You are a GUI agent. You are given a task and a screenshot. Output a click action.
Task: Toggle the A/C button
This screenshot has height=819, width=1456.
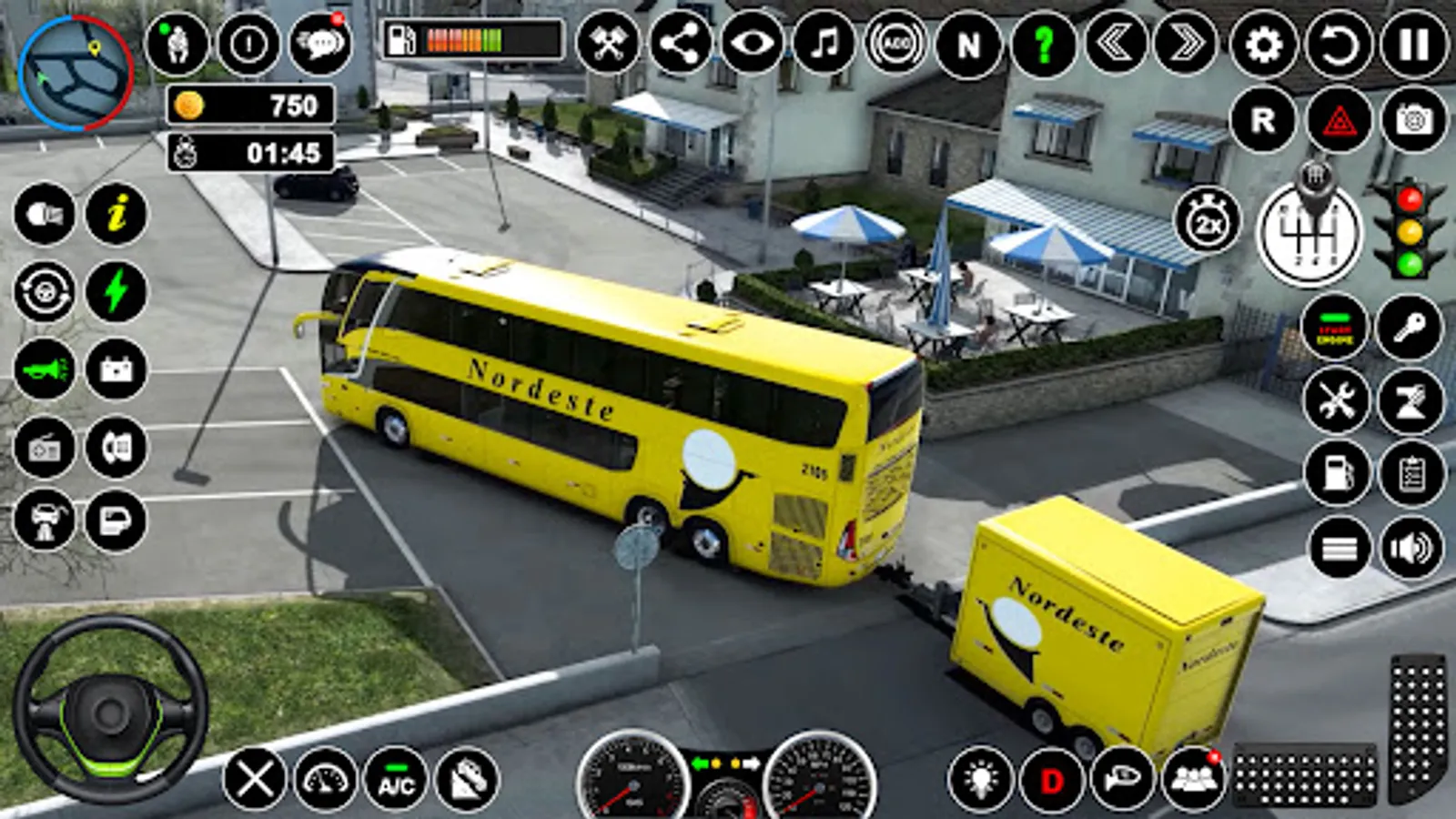pos(396,780)
